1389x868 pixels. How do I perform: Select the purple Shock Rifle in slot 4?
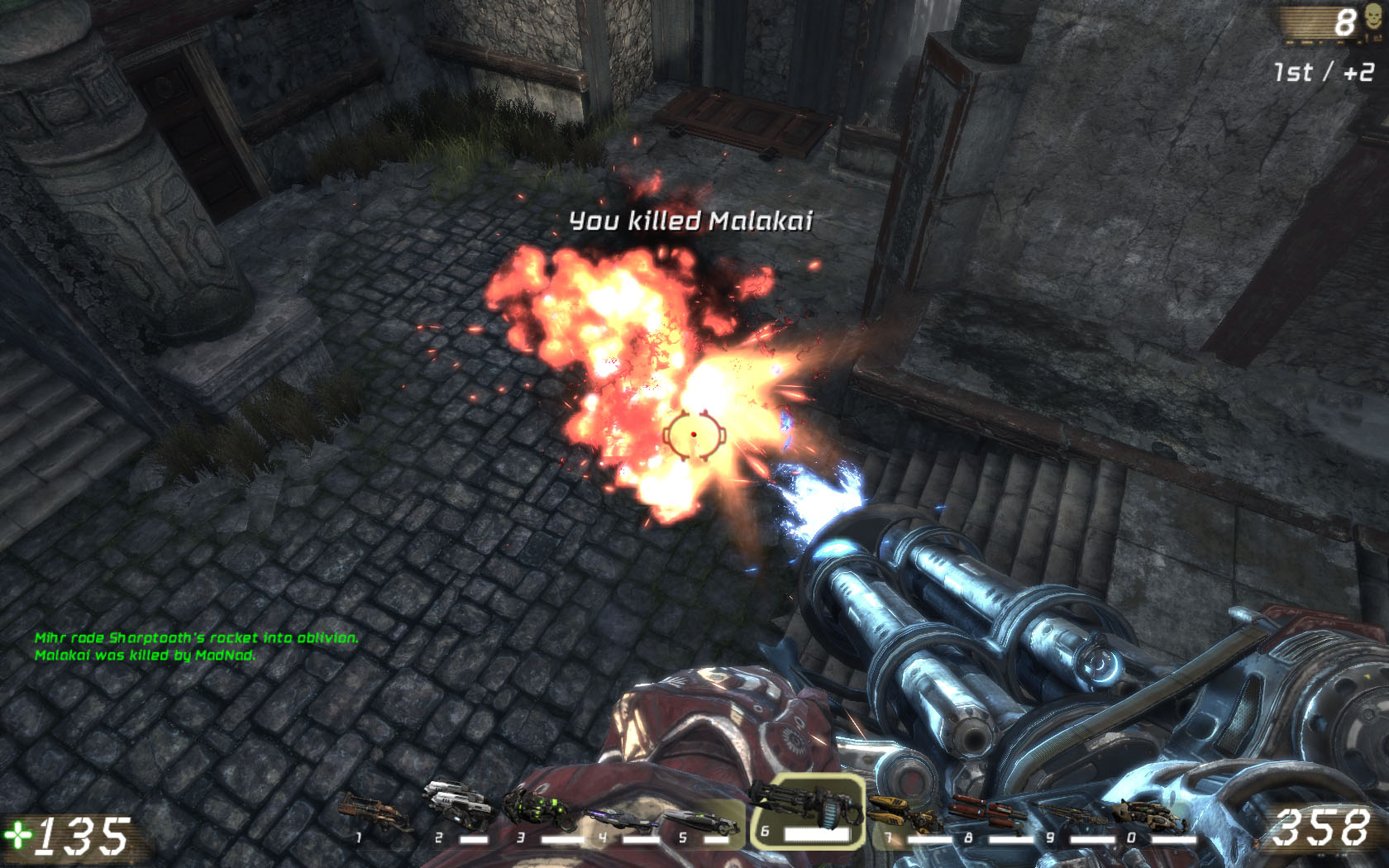click(x=622, y=818)
